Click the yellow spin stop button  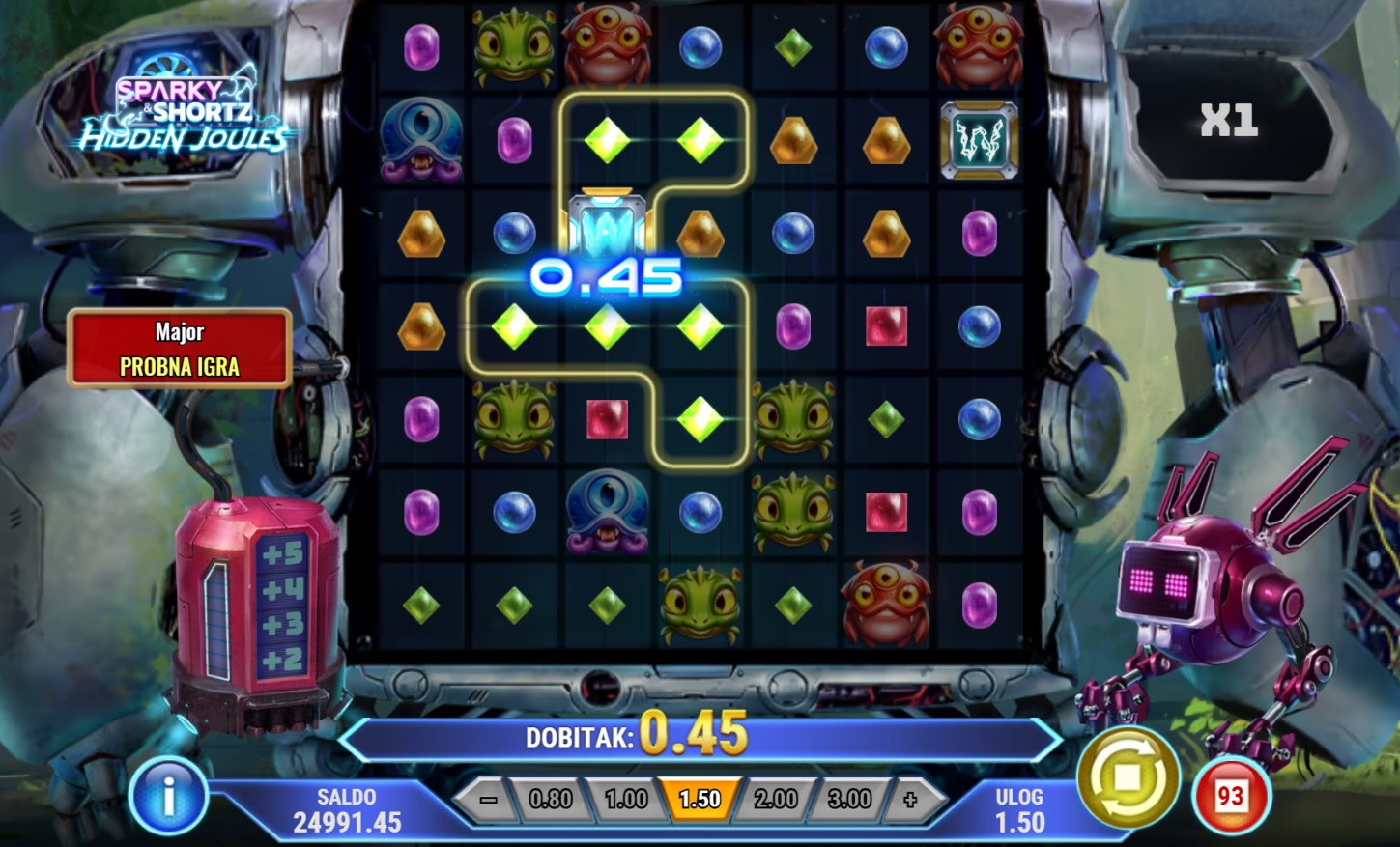[1128, 778]
